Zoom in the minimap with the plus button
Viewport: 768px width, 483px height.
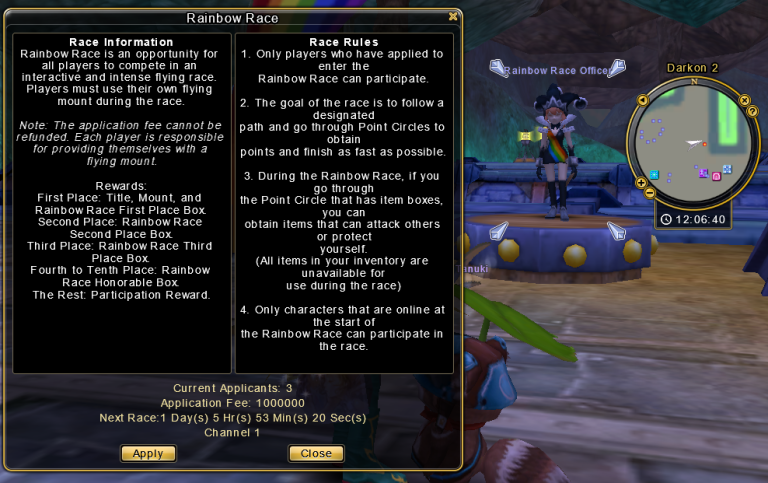641,181
